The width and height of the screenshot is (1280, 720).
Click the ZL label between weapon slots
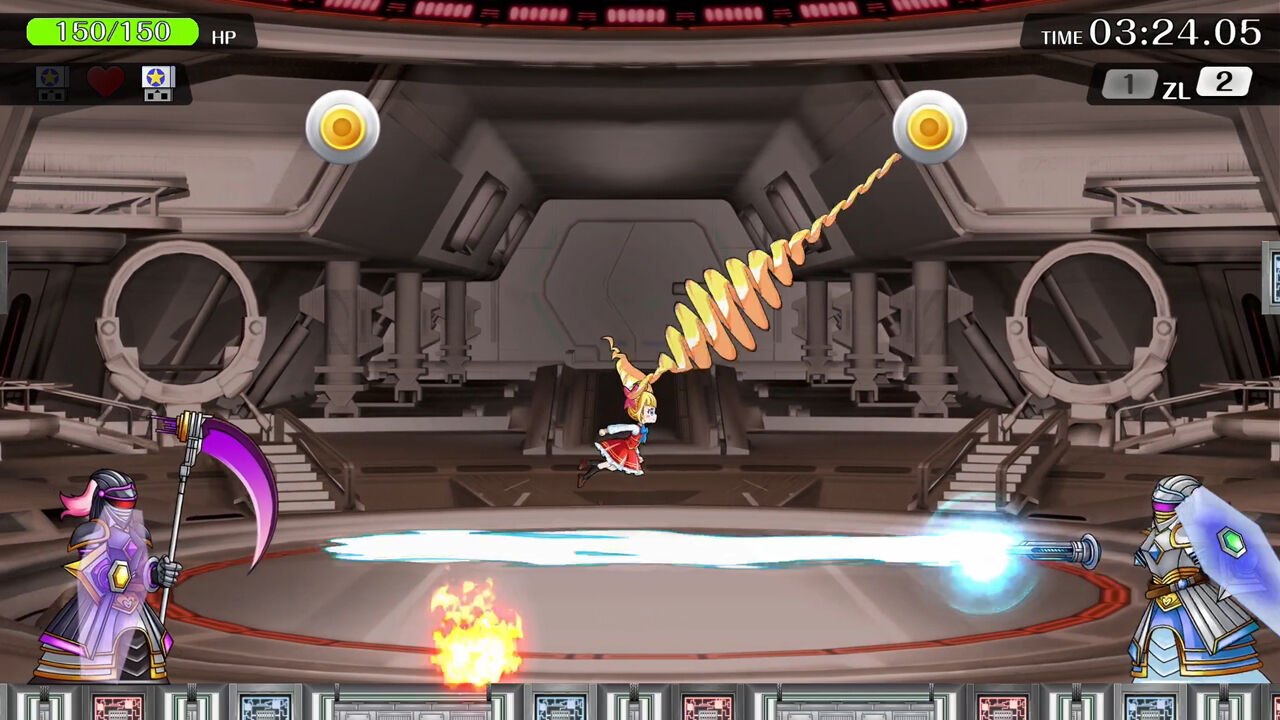tap(1176, 89)
